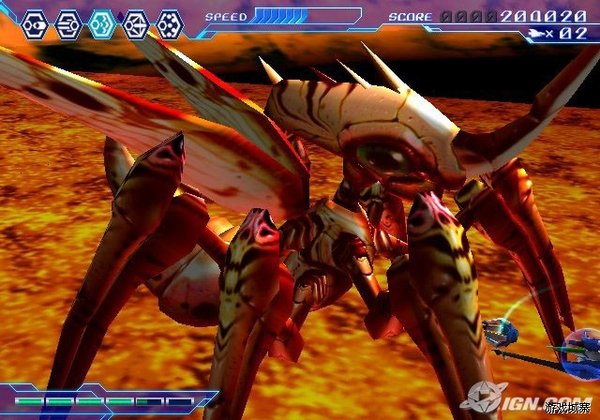Switch to the diamond-shaped starburst weapon icon
The image size is (600, 420).
(x=136, y=23)
